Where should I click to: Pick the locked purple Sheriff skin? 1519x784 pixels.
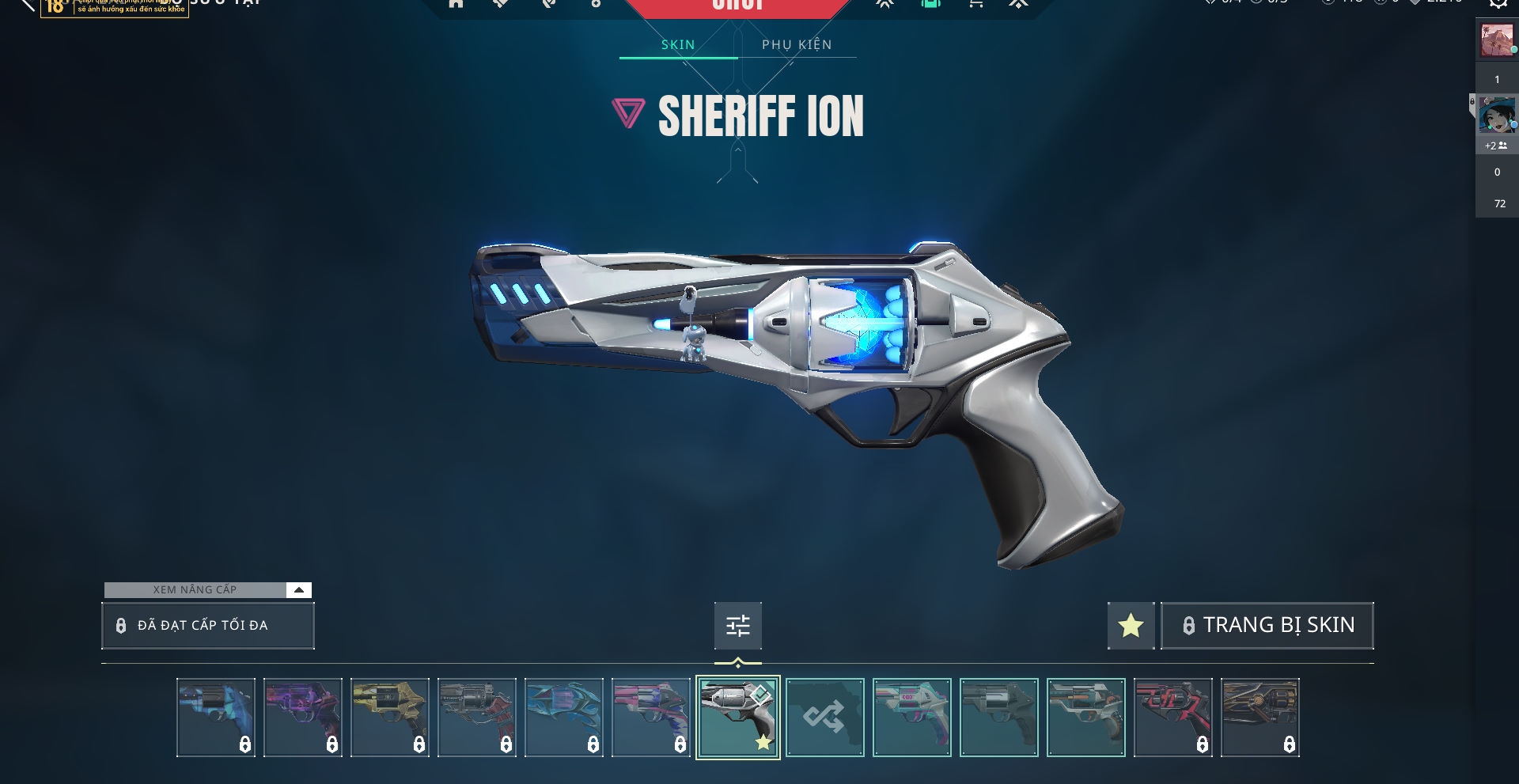tap(302, 718)
